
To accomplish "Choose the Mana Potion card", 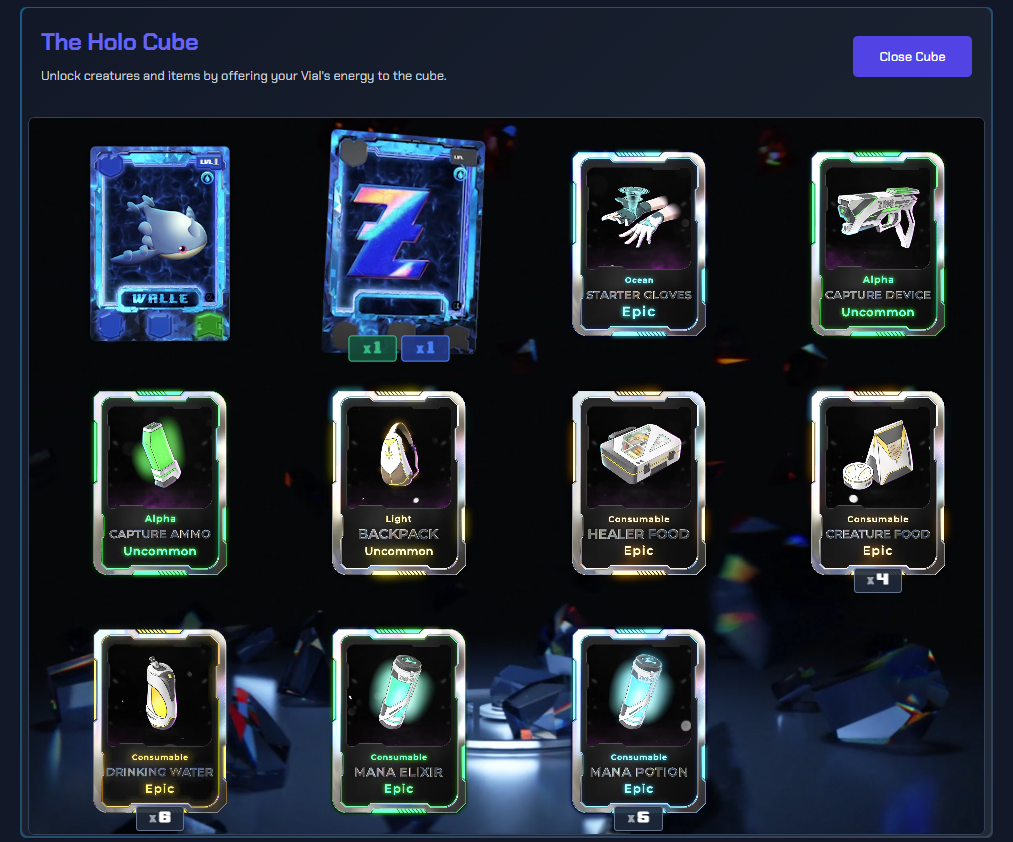I will [x=639, y=720].
